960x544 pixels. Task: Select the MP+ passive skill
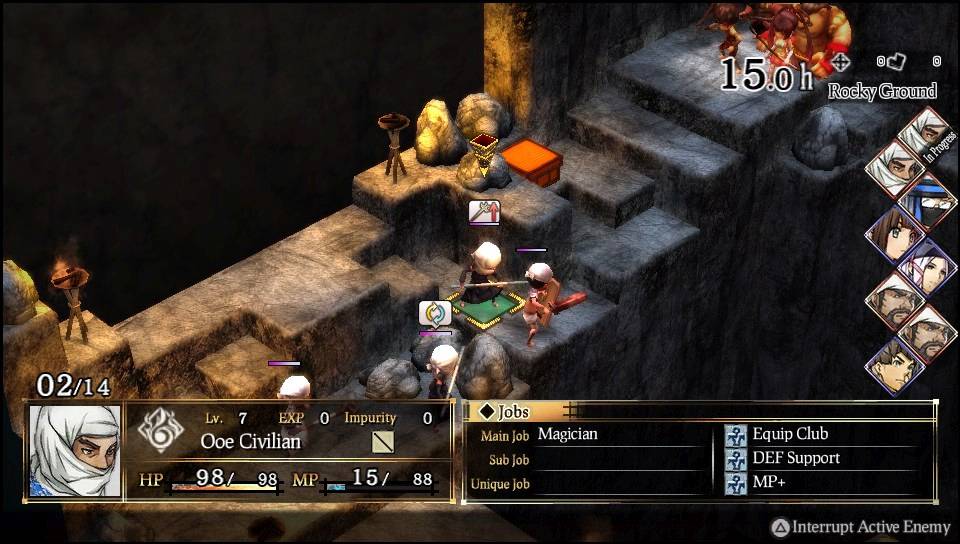click(770, 482)
